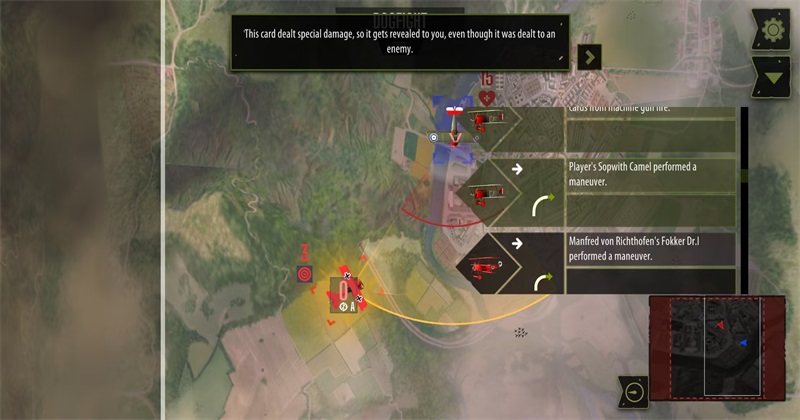This screenshot has height=420, width=800.
Task: Advance the tutorial with the arrow button
Action: tap(590, 57)
